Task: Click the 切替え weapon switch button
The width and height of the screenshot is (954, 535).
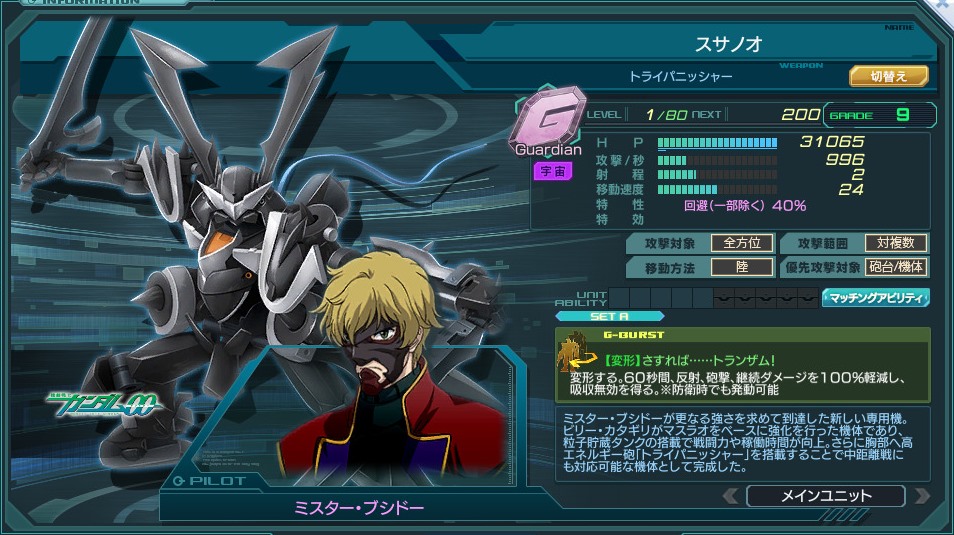Action: click(889, 76)
